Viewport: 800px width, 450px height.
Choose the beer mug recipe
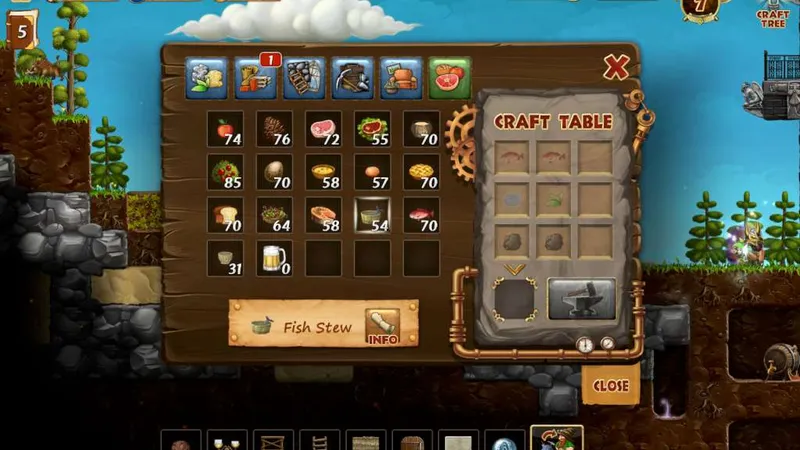[273, 258]
